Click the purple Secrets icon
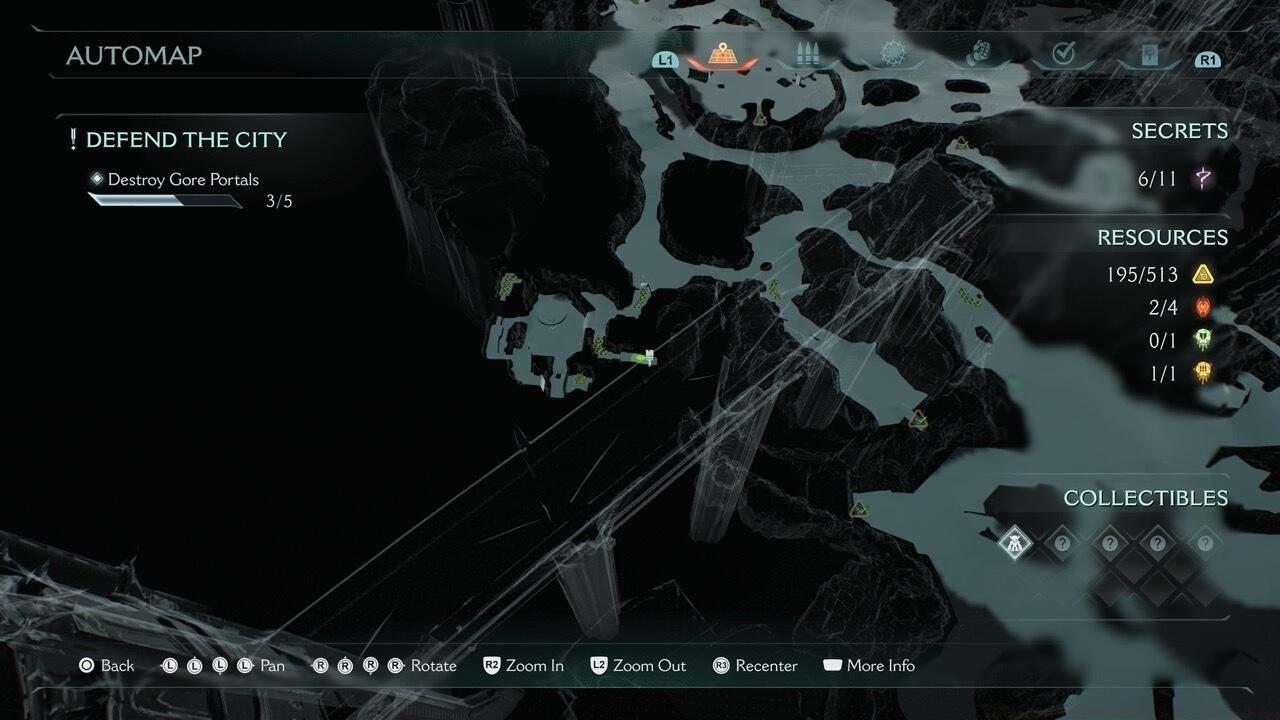The width and height of the screenshot is (1280, 720). coord(1202,180)
